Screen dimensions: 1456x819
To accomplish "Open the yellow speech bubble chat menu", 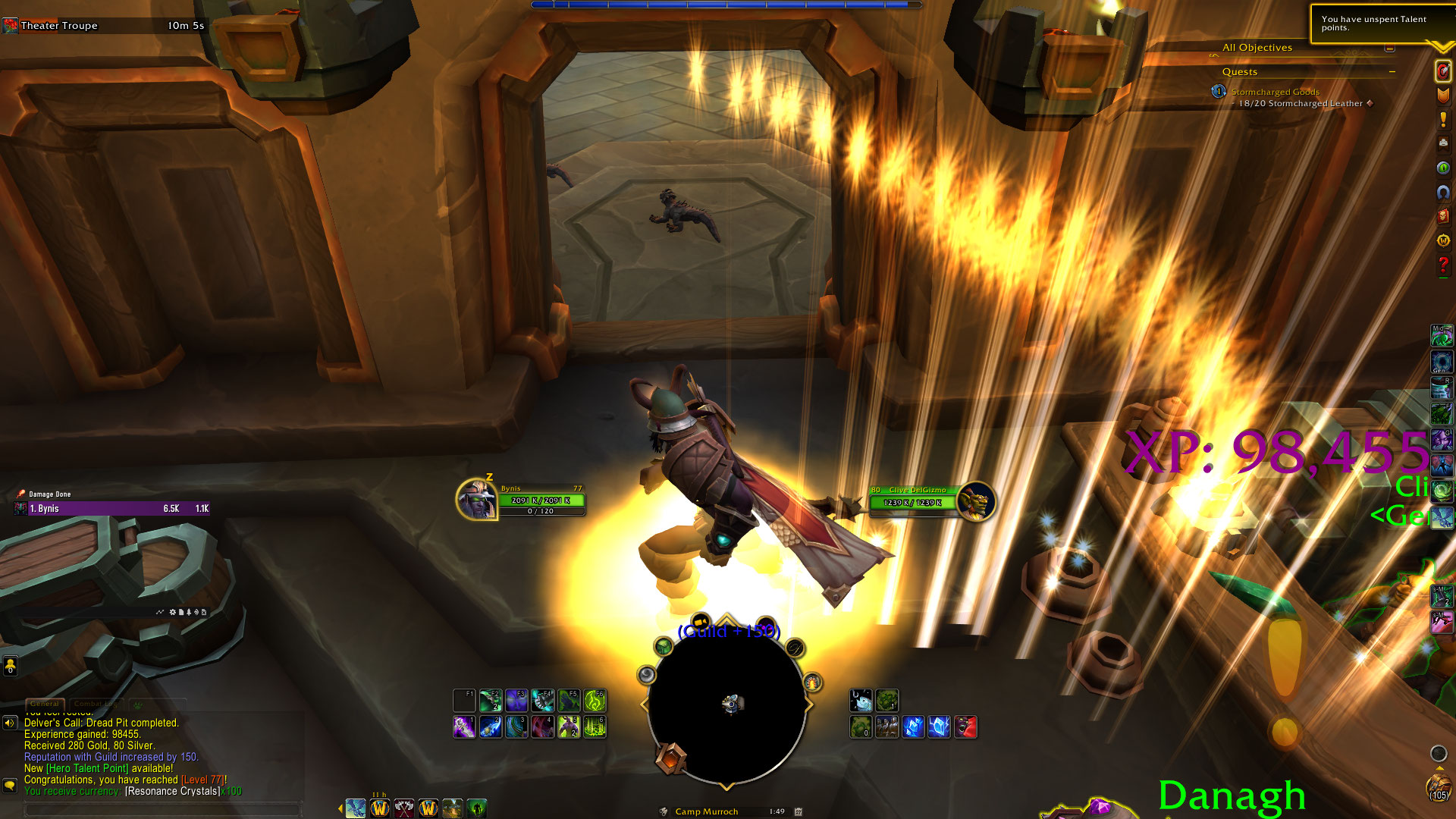I will (x=10, y=785).
